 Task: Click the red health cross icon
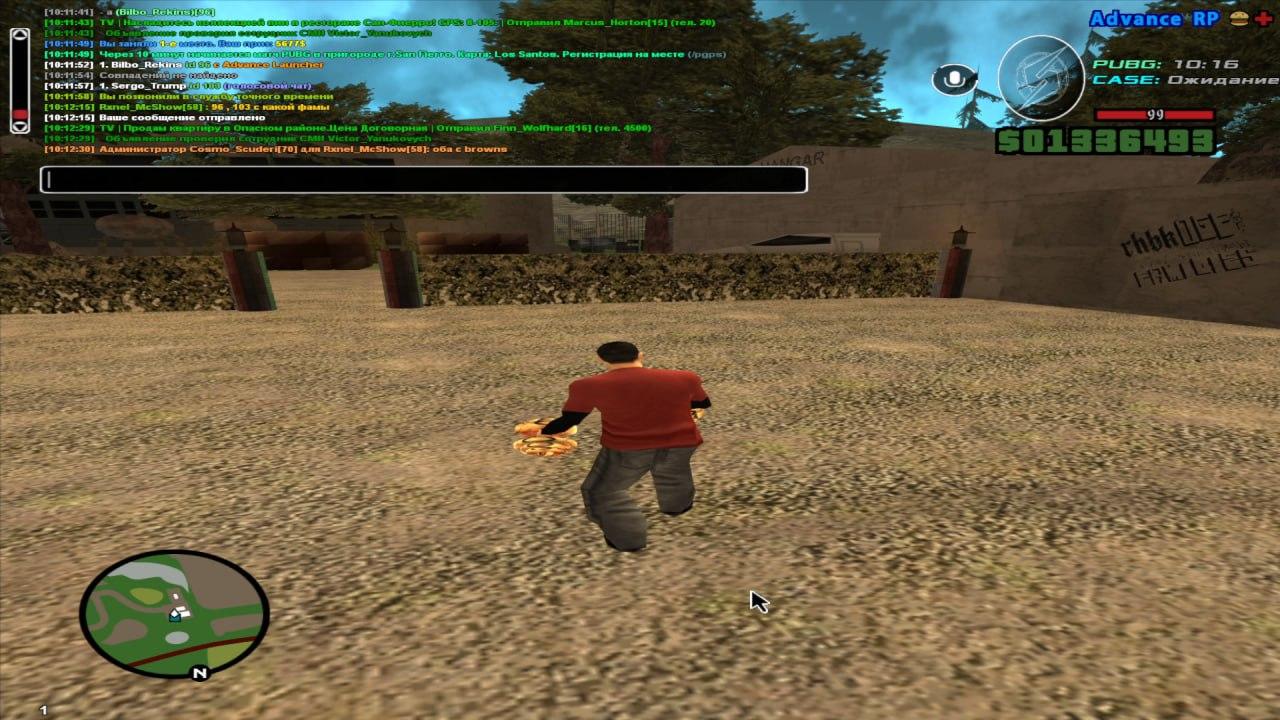(1264, 17)
